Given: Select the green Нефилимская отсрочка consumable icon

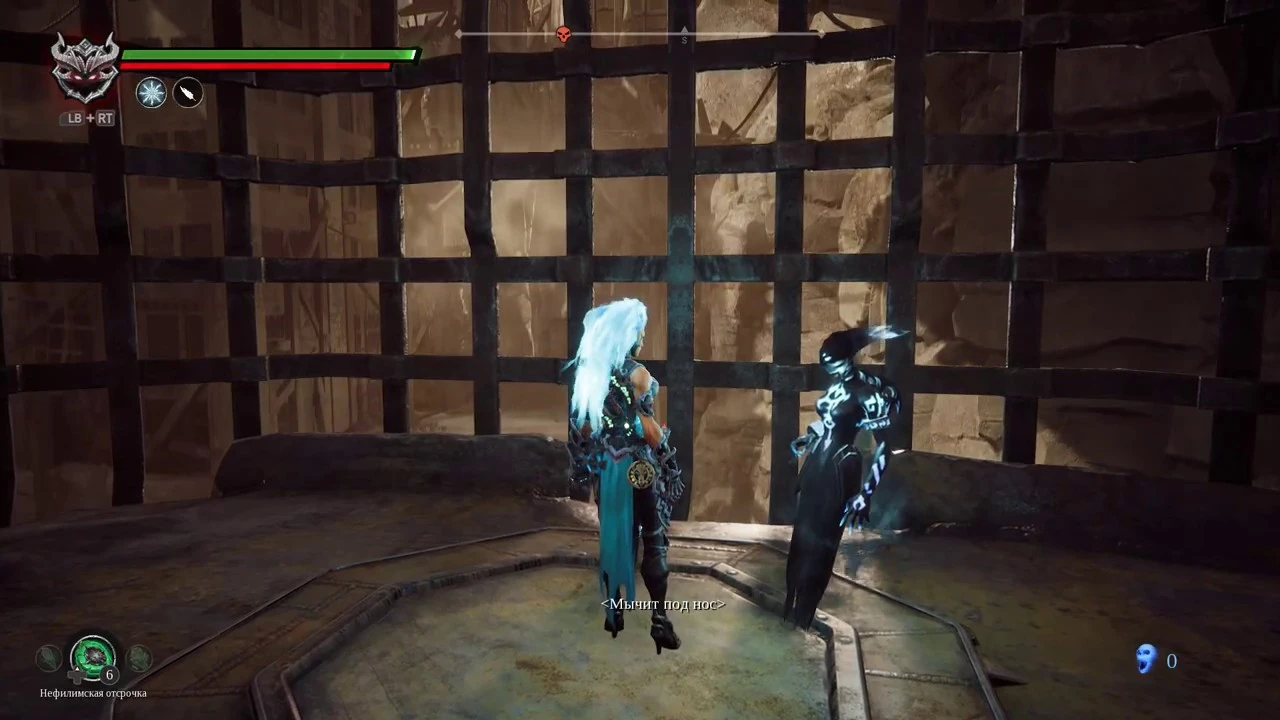Looking at the screenshot, I should (x=93, y=657).
